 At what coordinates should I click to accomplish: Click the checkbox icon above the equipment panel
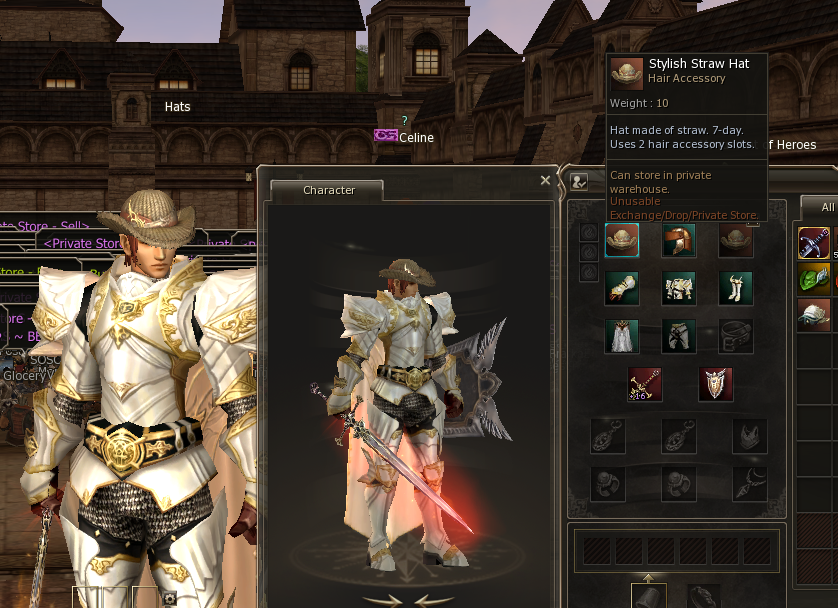tap(579, 181)
